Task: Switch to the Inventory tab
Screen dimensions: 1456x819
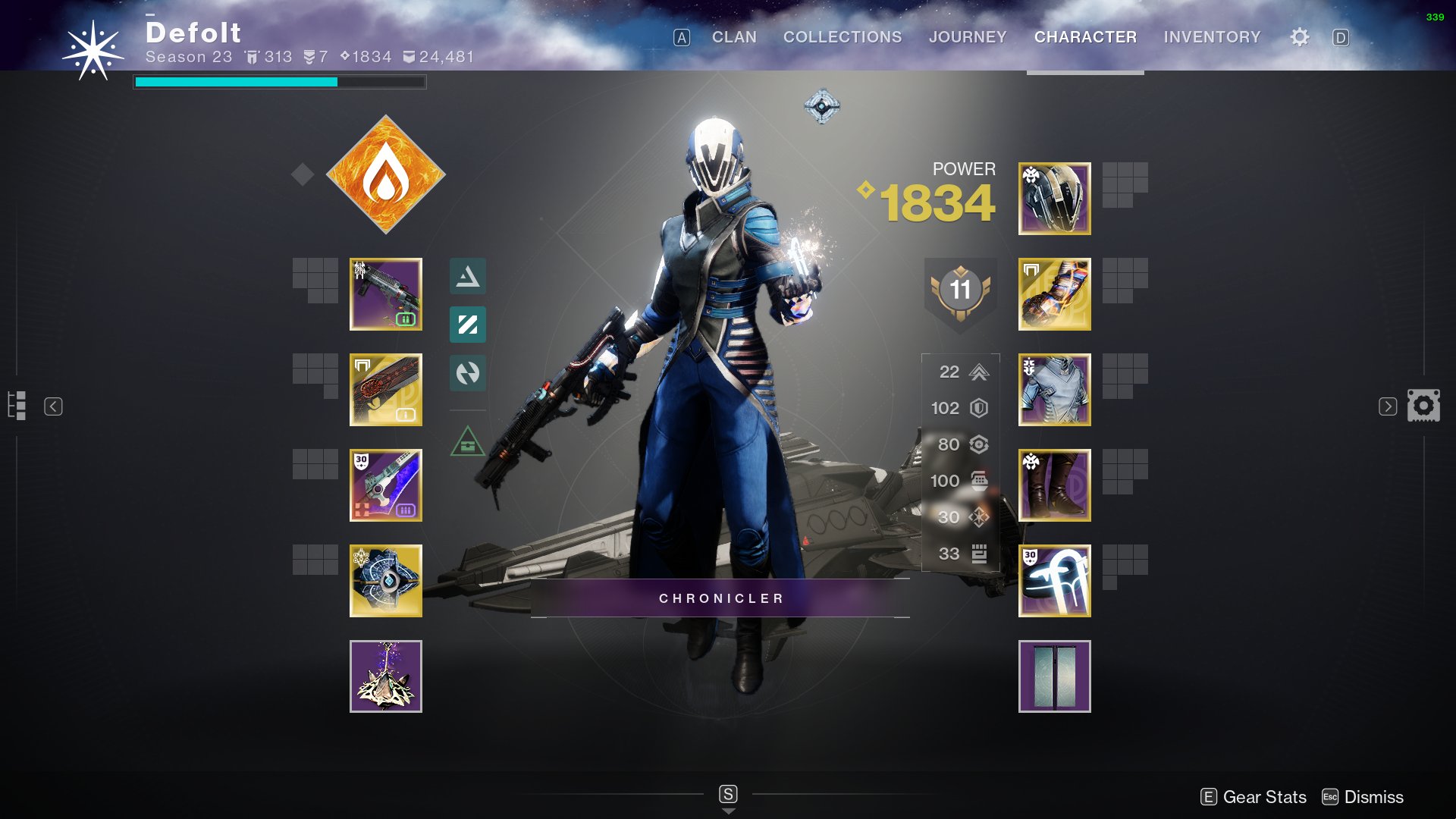Action: (1212, 37)
